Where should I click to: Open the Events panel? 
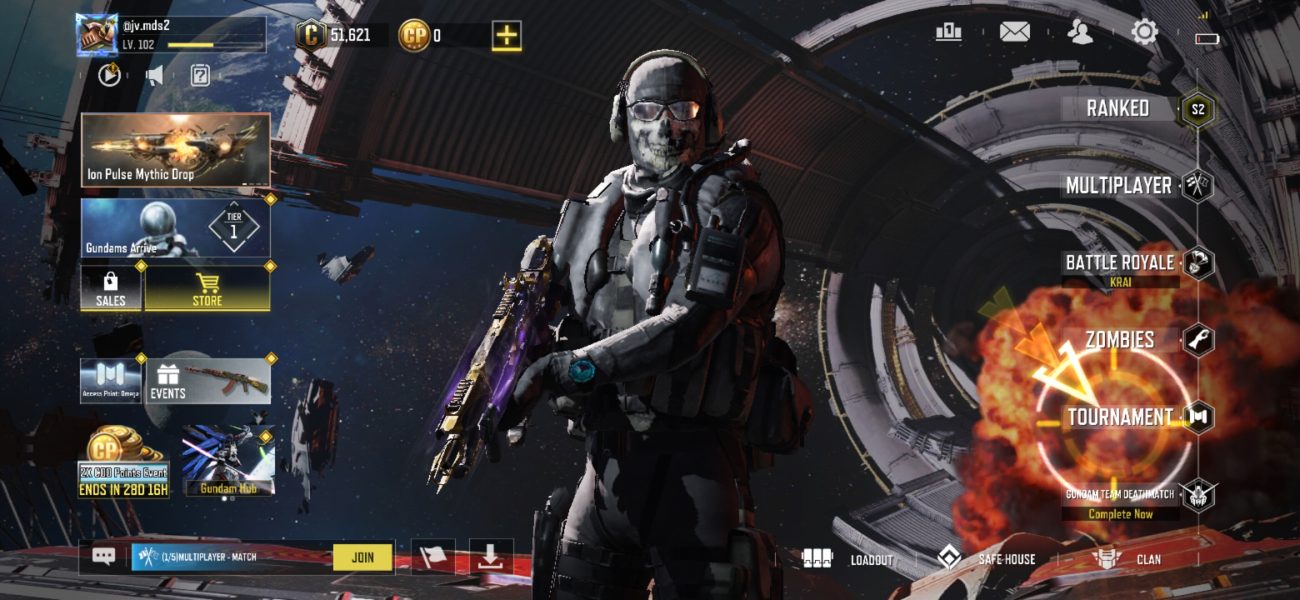point(209,381)
